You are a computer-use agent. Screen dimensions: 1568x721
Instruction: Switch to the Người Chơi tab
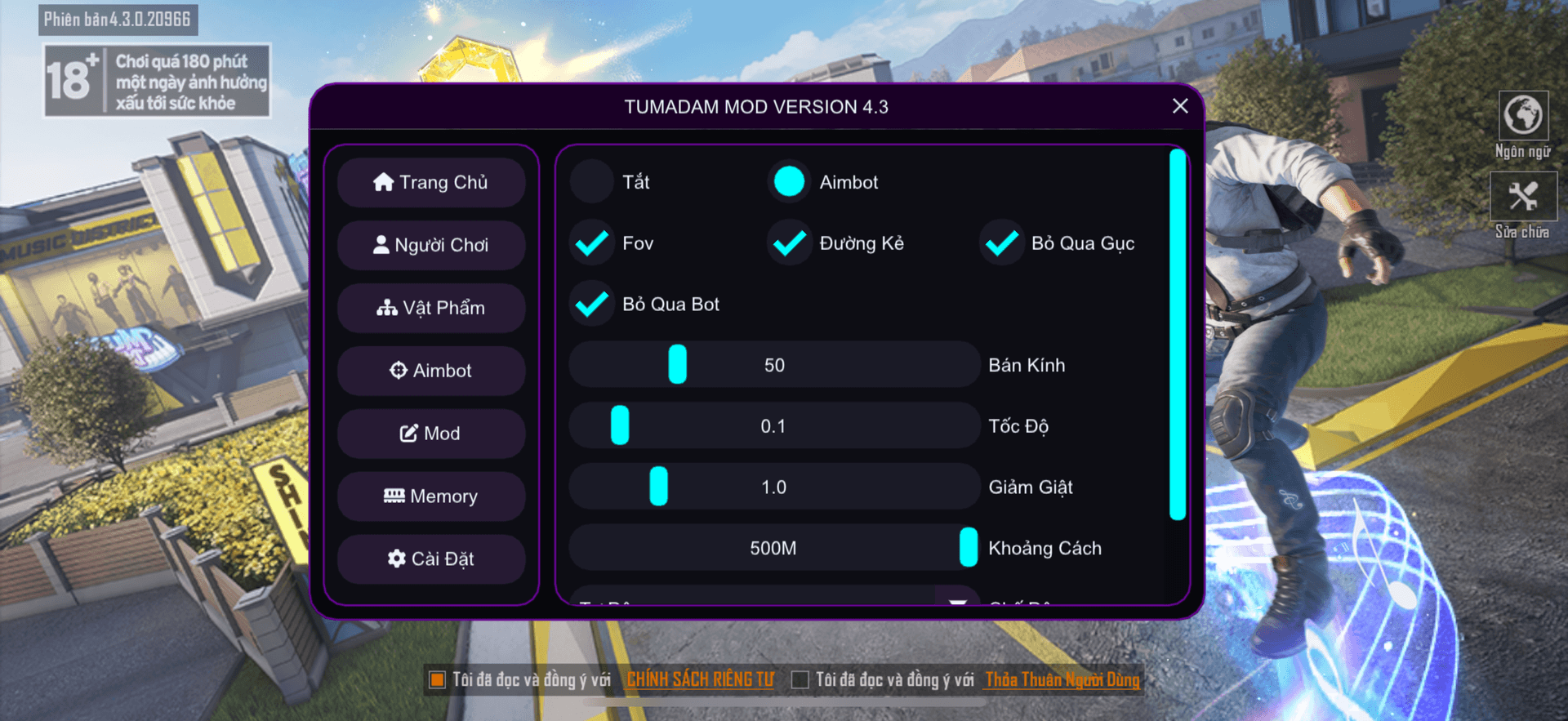click(431, 245)
